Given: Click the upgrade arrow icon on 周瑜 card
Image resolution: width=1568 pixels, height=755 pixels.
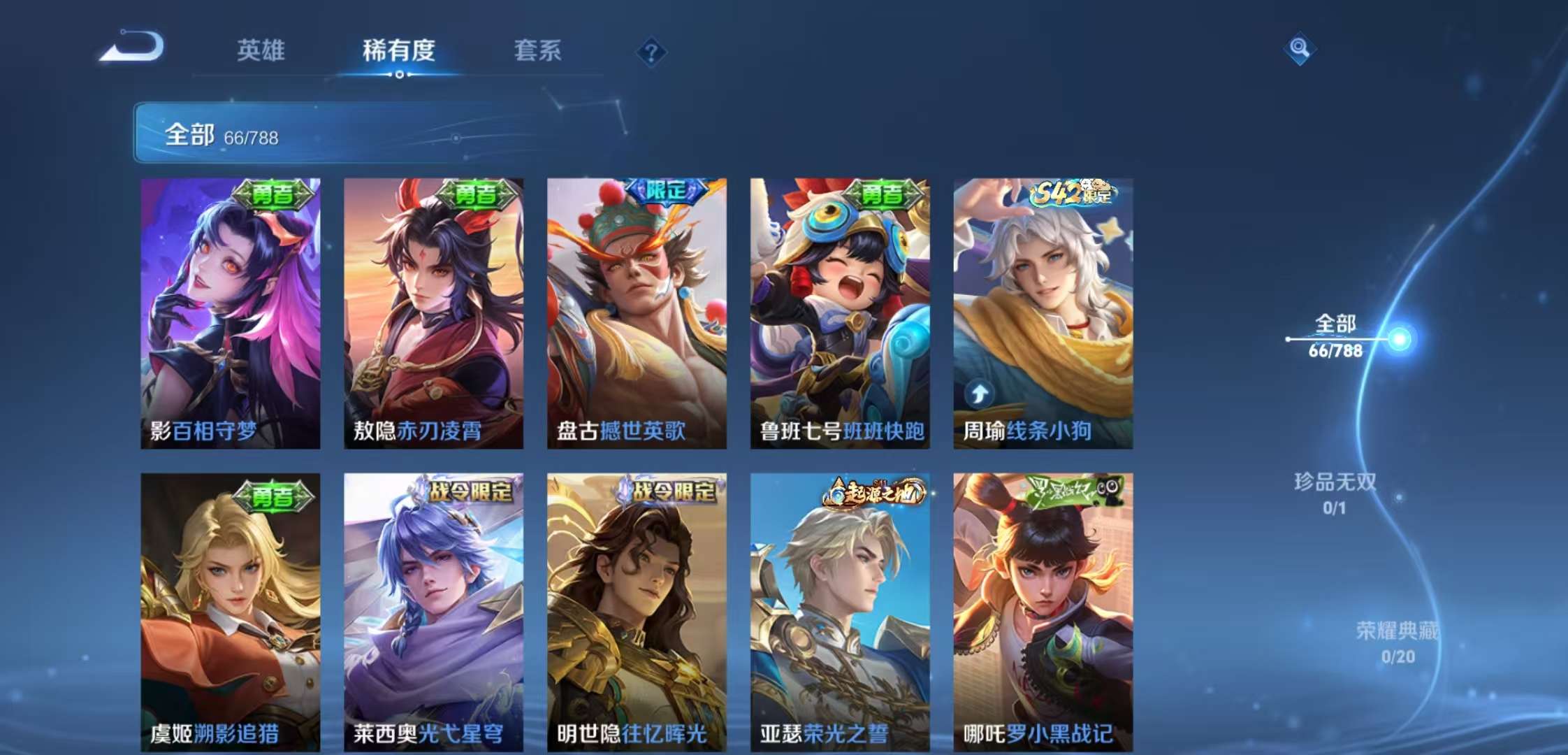Looking at the screenshot, I should [980, 394].
